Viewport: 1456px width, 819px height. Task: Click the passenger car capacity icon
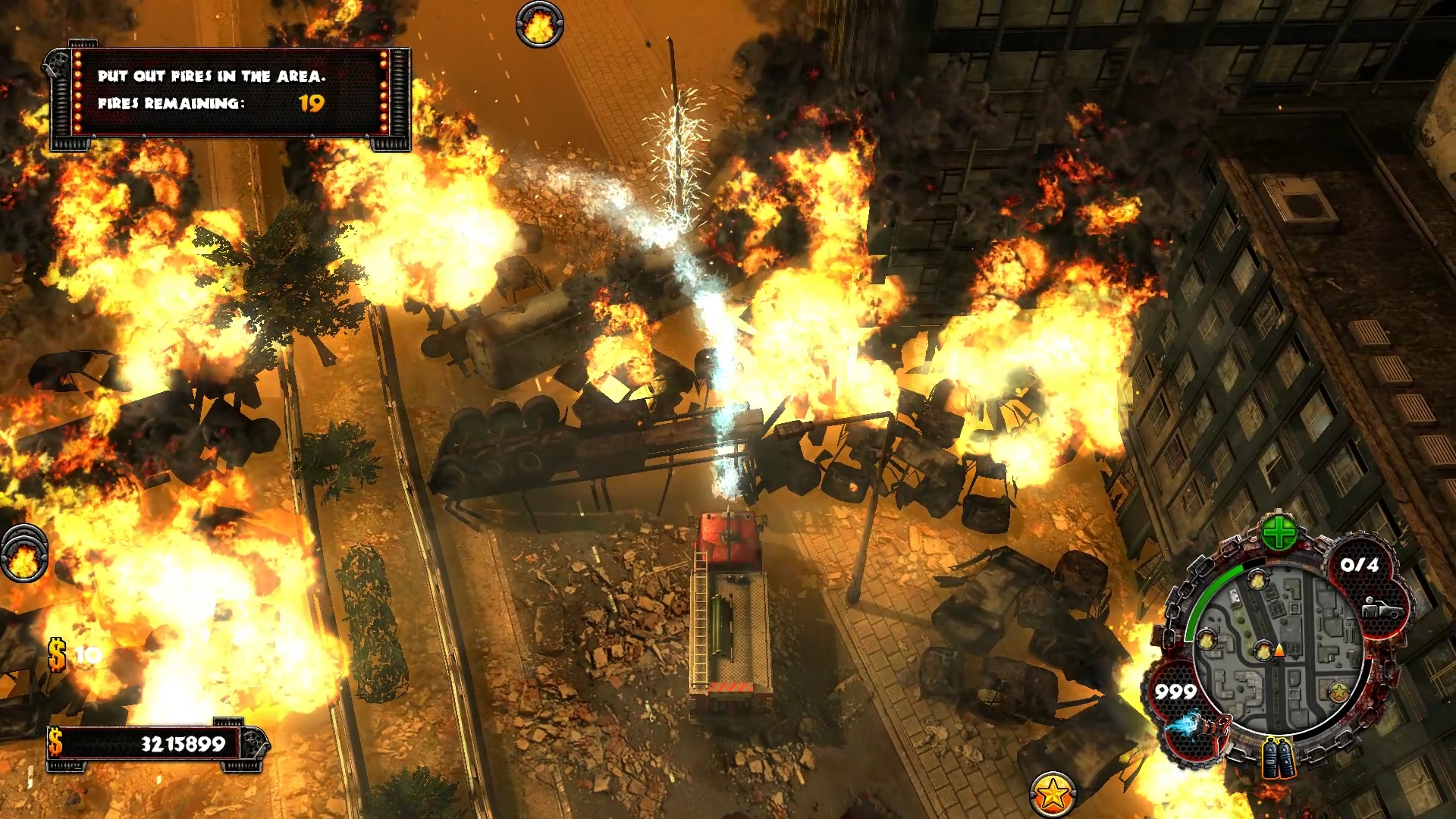[x=1380, y=607]
